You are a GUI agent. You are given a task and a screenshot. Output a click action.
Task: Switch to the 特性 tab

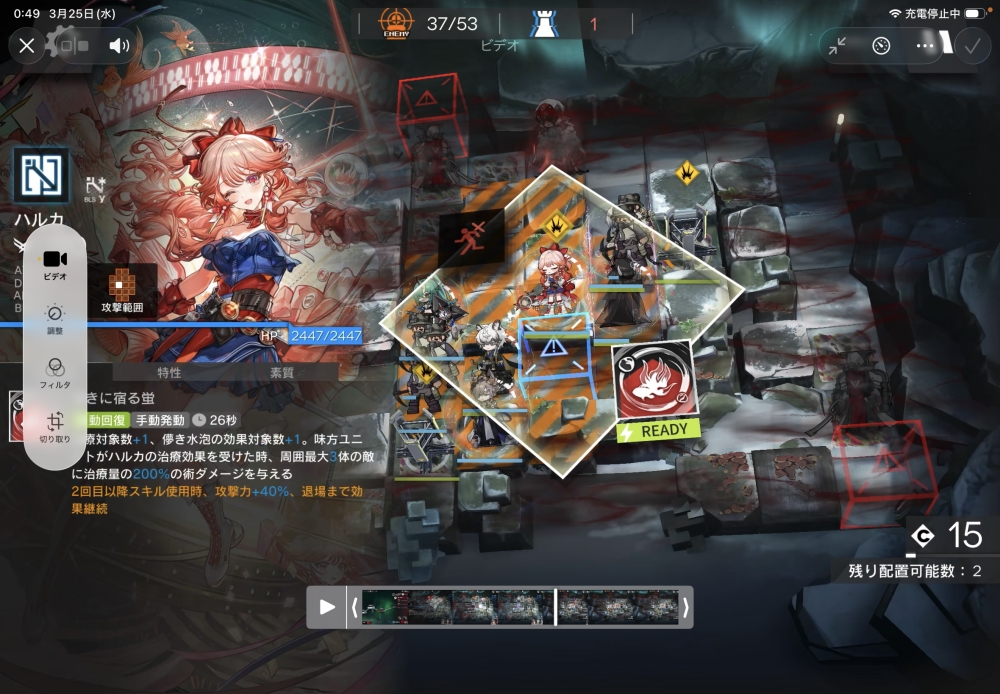click(x=169, y=372)
